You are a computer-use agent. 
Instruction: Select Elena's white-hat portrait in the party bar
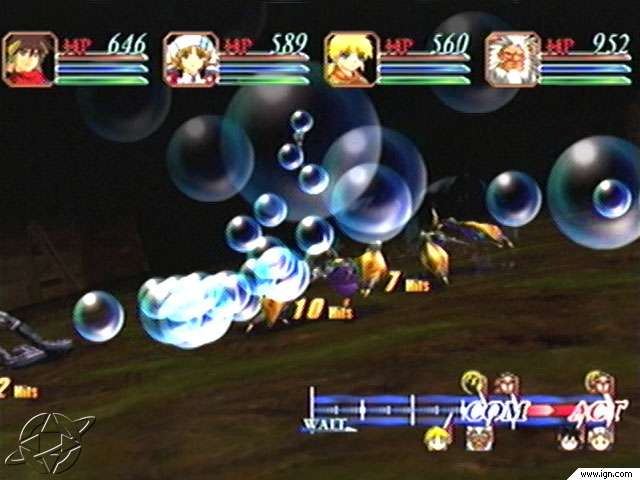pyautogui.click(x=190, y=59)
